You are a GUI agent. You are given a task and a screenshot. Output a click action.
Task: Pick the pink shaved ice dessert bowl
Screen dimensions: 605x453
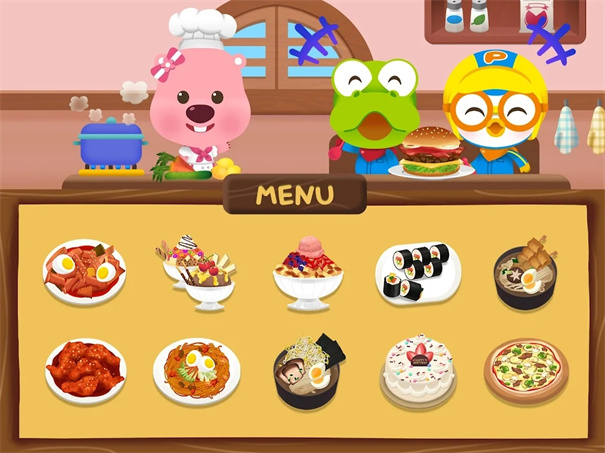(x=308, y=271)
